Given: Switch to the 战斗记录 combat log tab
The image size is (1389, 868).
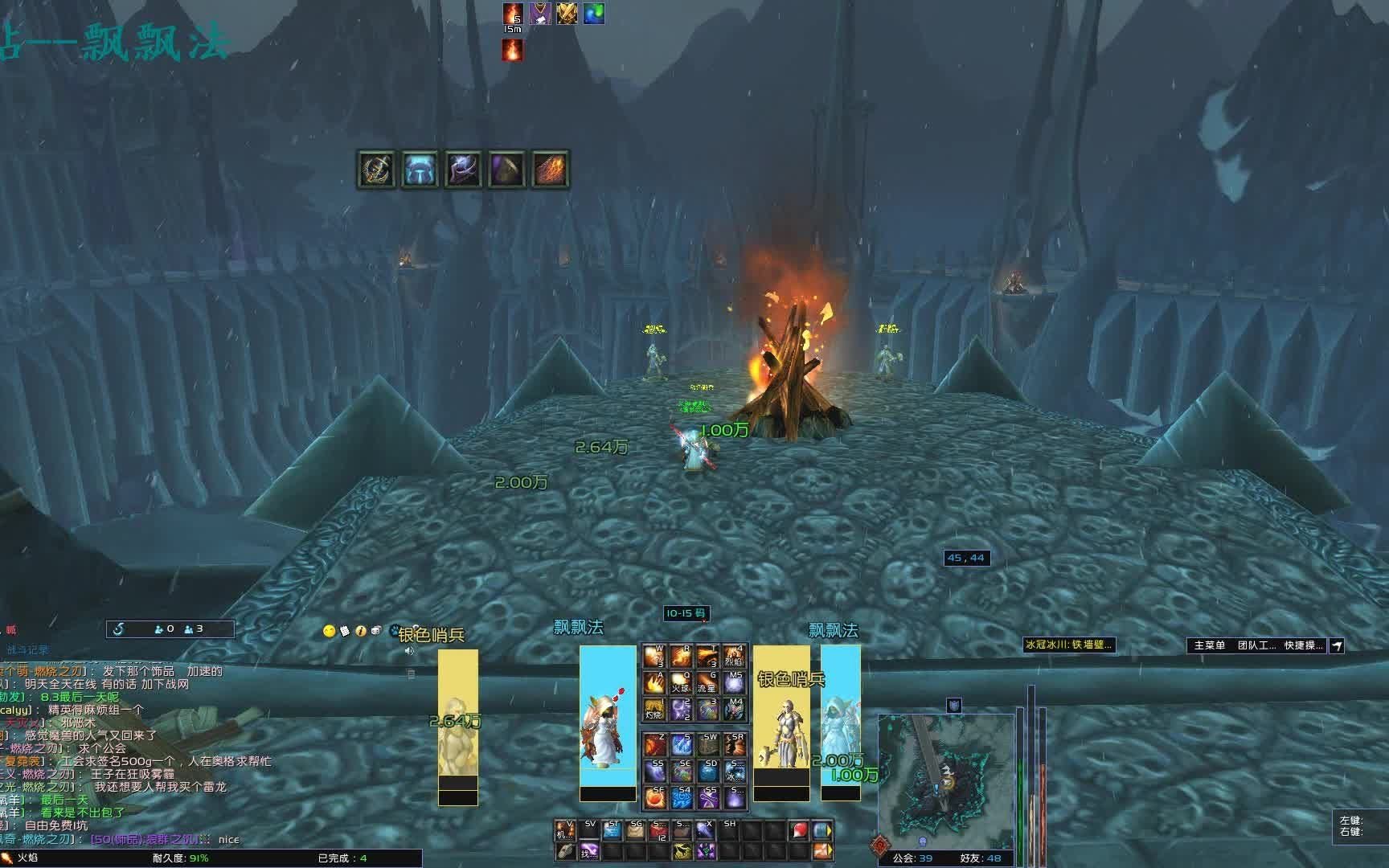Looking at the screenshot, I should tap(28, 649).
